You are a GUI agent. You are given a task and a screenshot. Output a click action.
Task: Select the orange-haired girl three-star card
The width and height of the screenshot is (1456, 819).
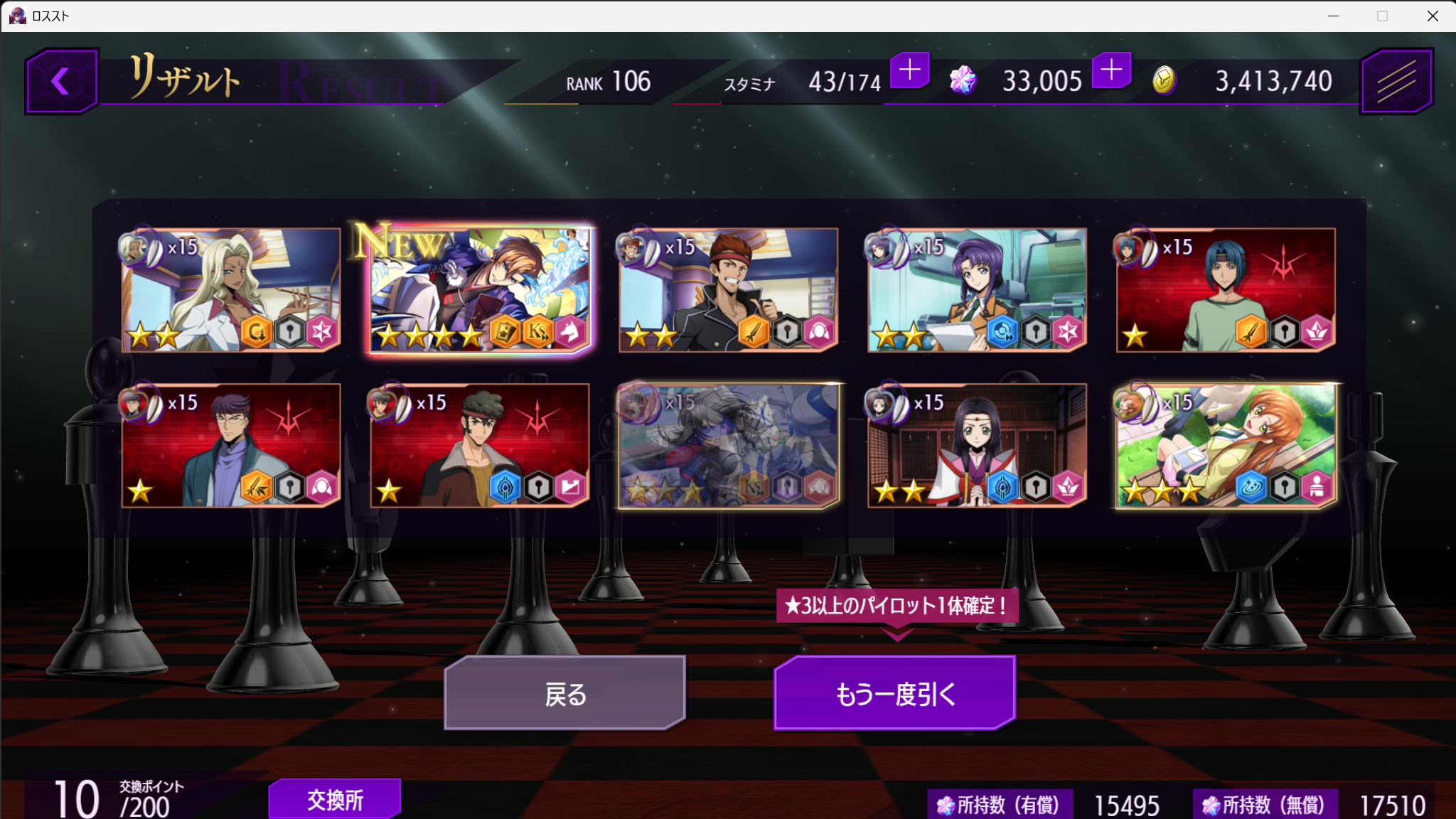tap(1226, 446)
